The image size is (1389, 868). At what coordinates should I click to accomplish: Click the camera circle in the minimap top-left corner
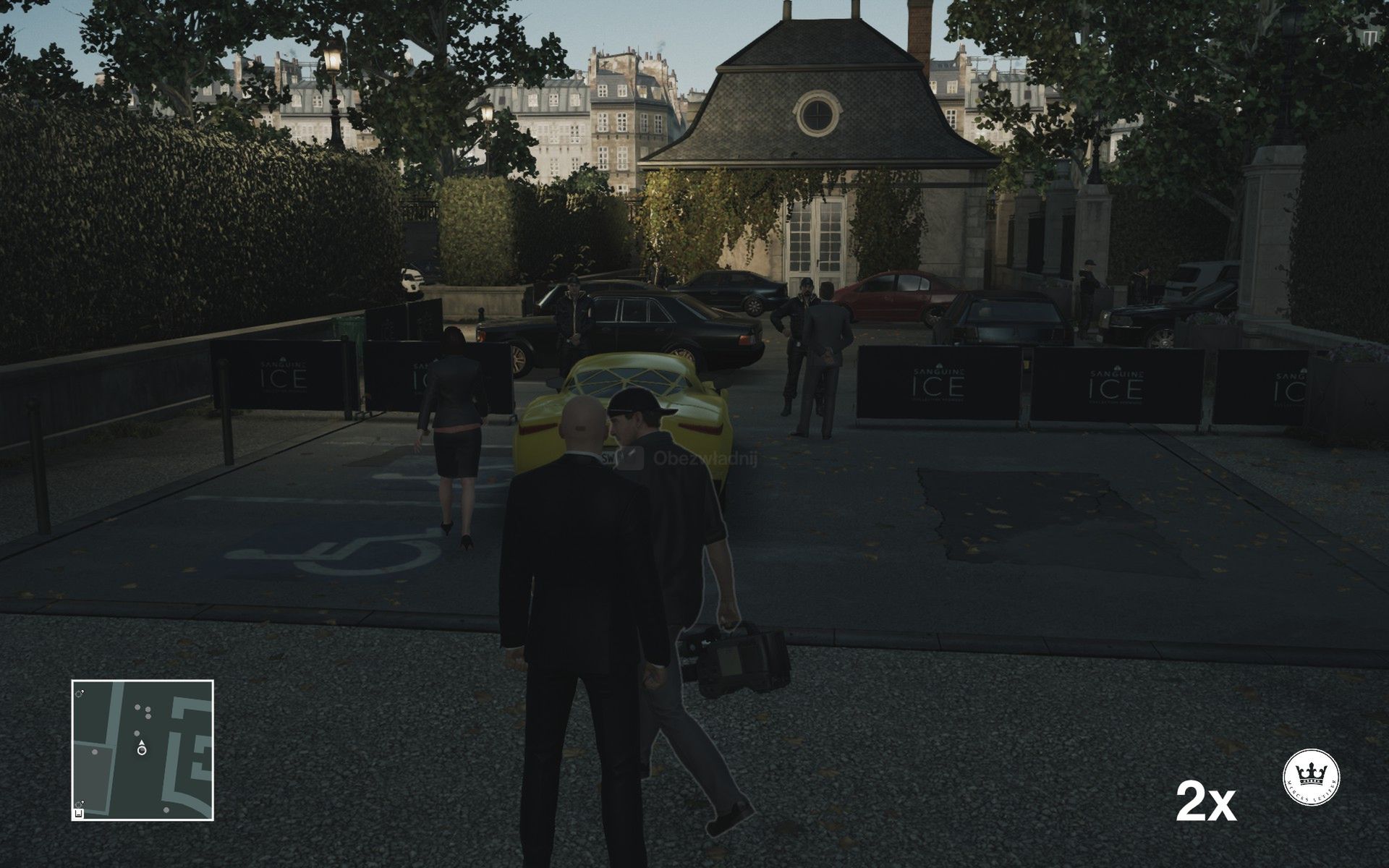78,695
